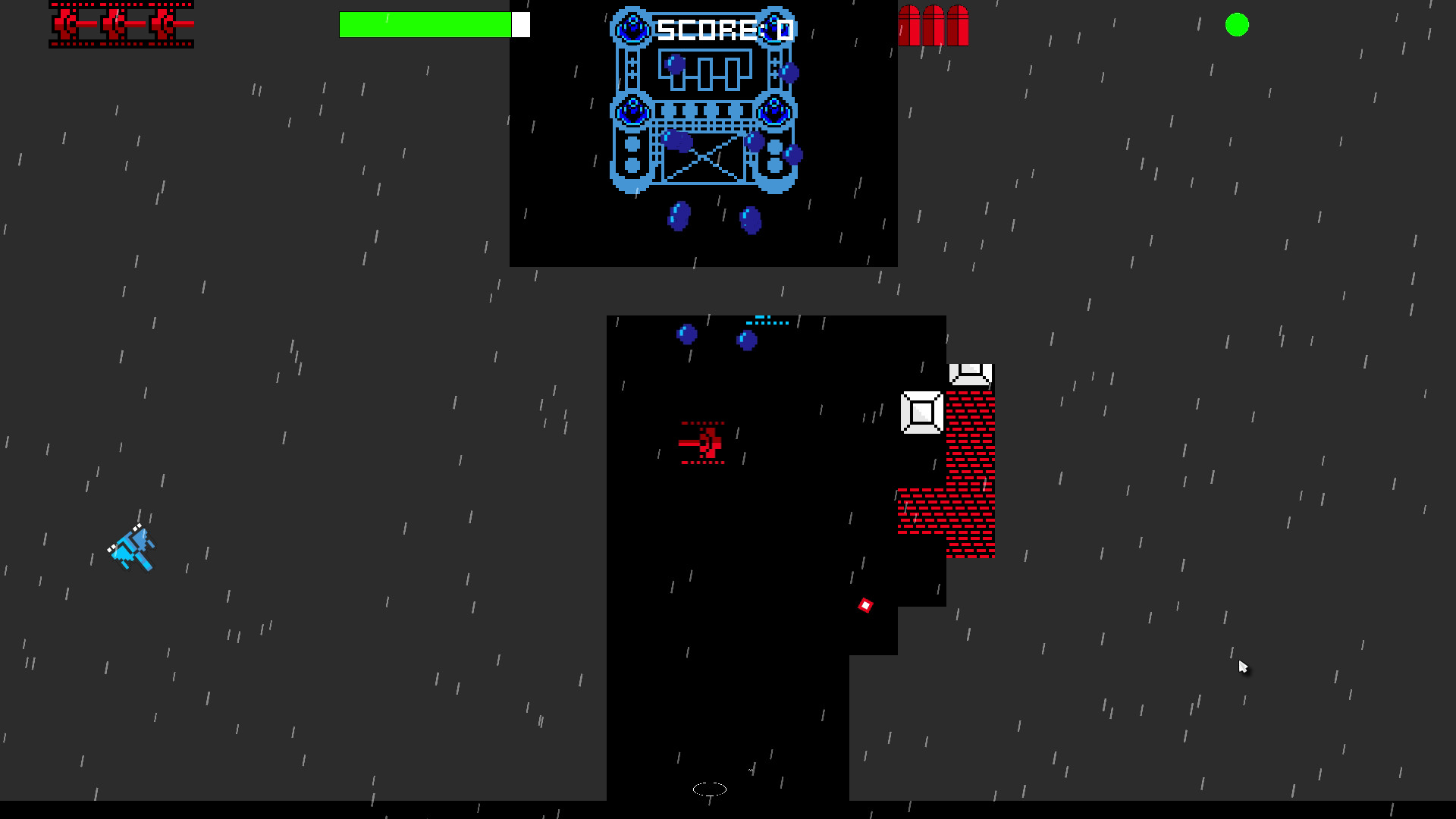
Task: Click the white tip of the health bar
Action: (521, 24)
